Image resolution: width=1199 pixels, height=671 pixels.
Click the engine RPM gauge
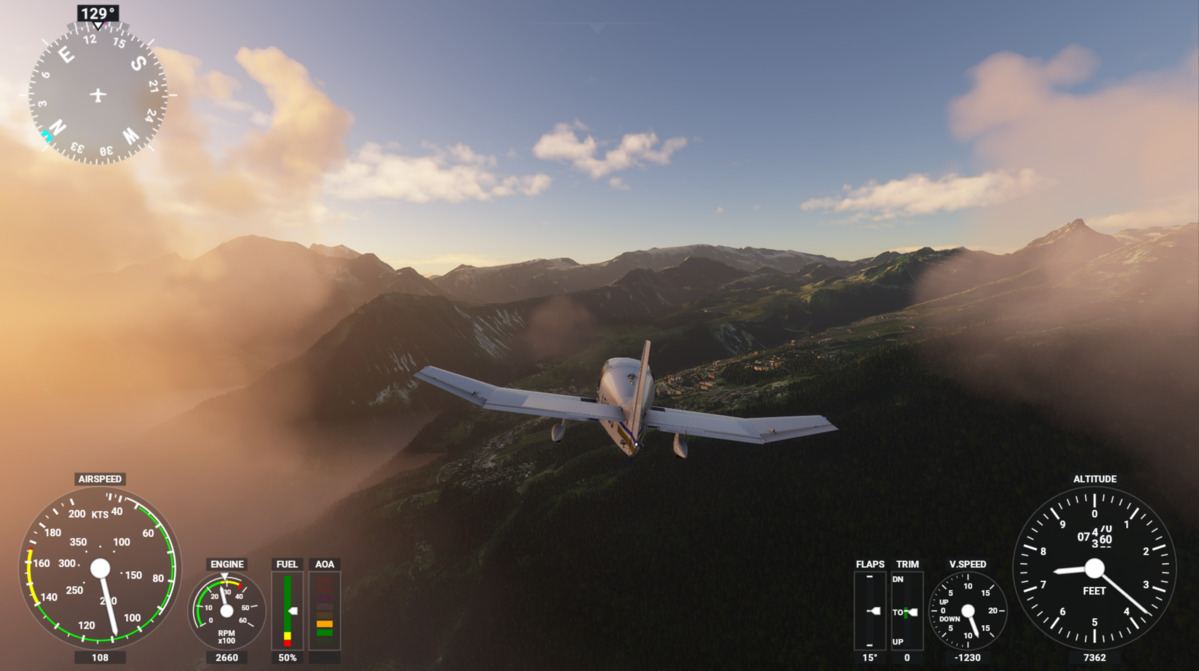coord(227,610)
